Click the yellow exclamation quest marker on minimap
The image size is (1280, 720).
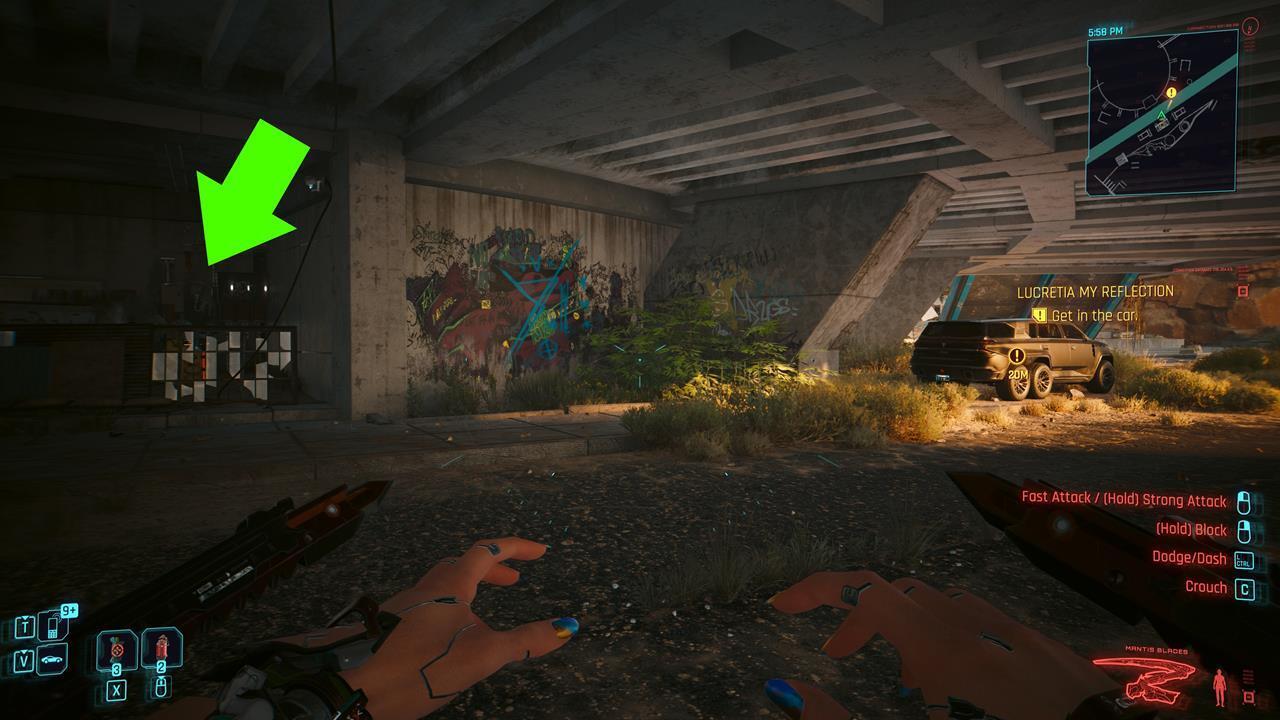(1171, 93)
